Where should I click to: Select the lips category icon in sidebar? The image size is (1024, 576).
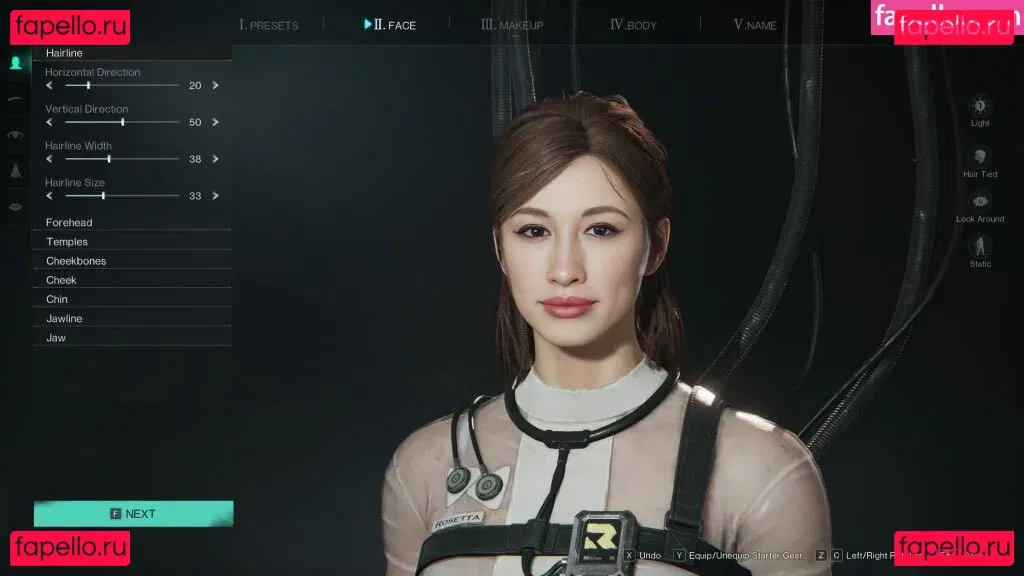pos(15,207)
